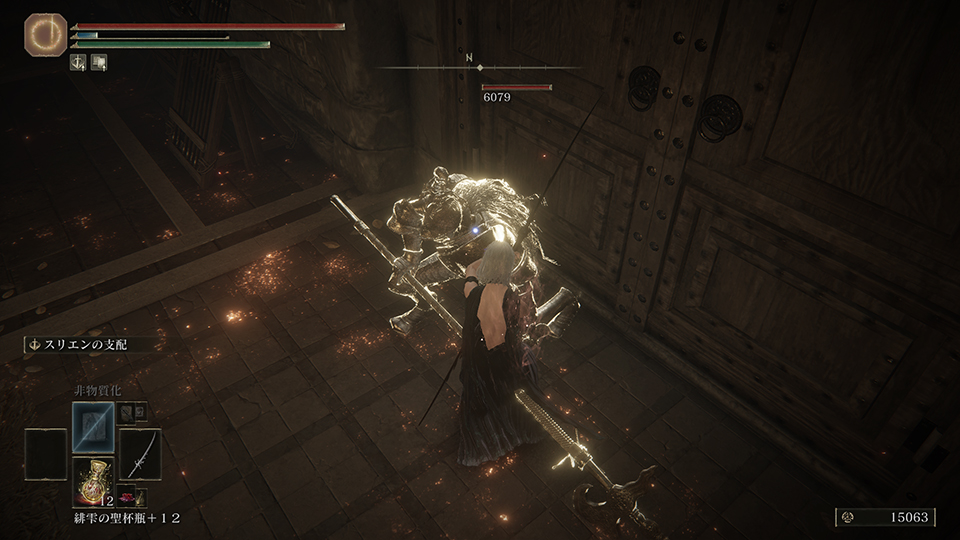960x540 pixels.
Task: Inspect the shield buff status icon
Action: click(x=99, y=62)
